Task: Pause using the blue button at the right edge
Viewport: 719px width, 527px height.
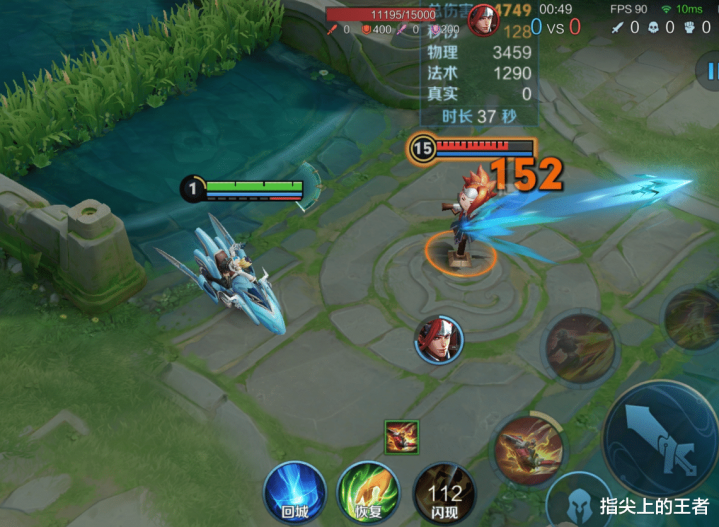Action: tap(709, 71)
